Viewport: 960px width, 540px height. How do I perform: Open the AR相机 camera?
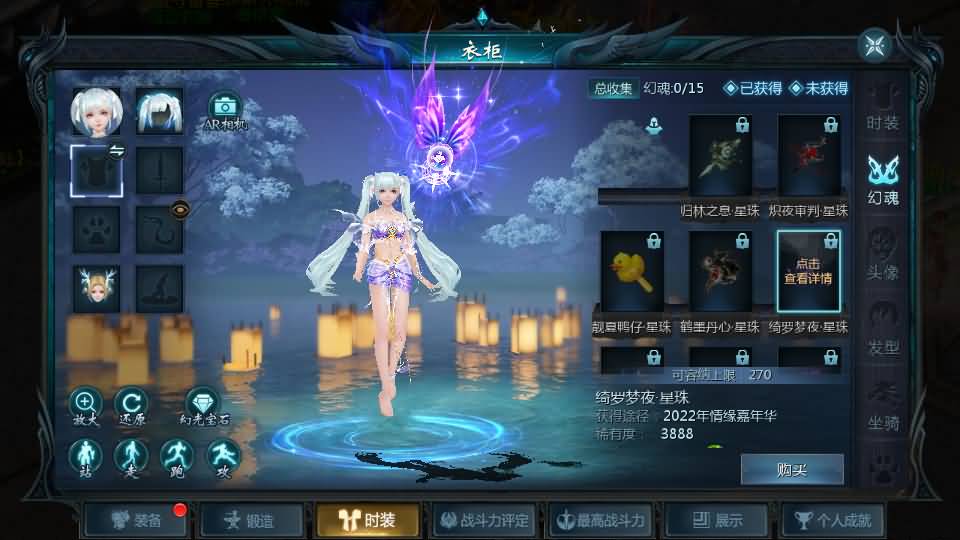coord(223,110)
